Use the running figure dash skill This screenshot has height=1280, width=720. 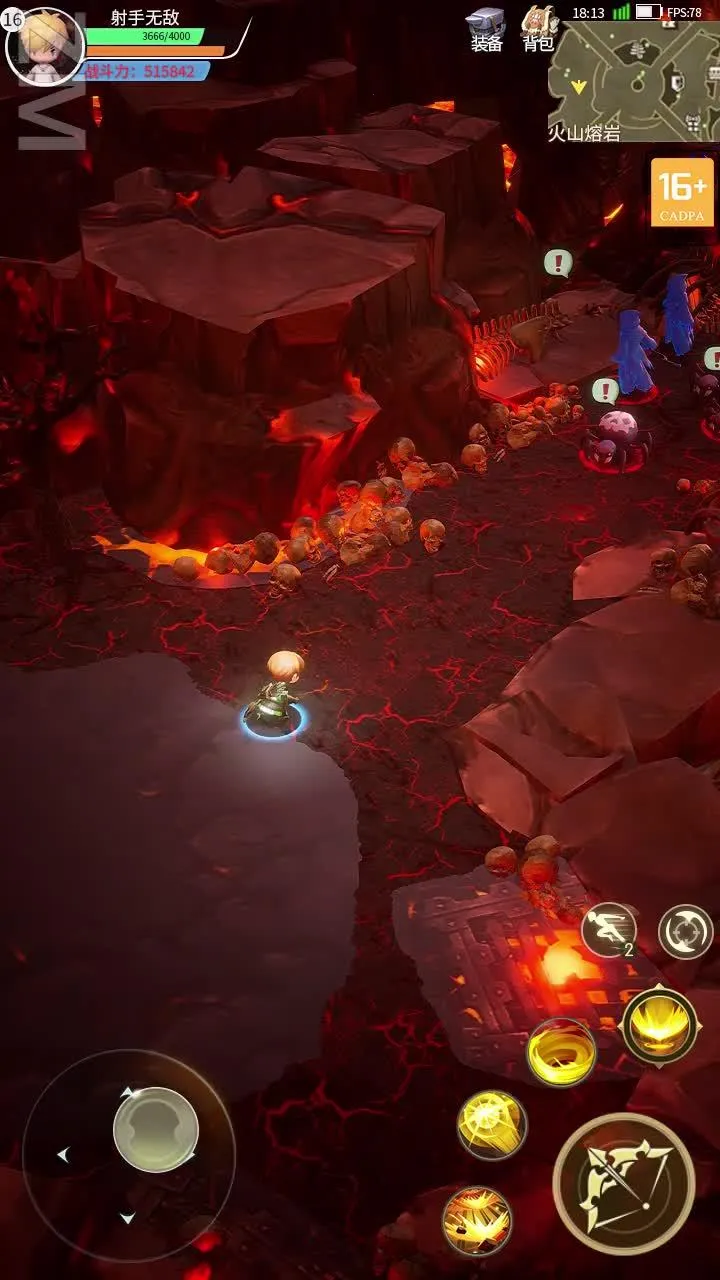point(609,930)
